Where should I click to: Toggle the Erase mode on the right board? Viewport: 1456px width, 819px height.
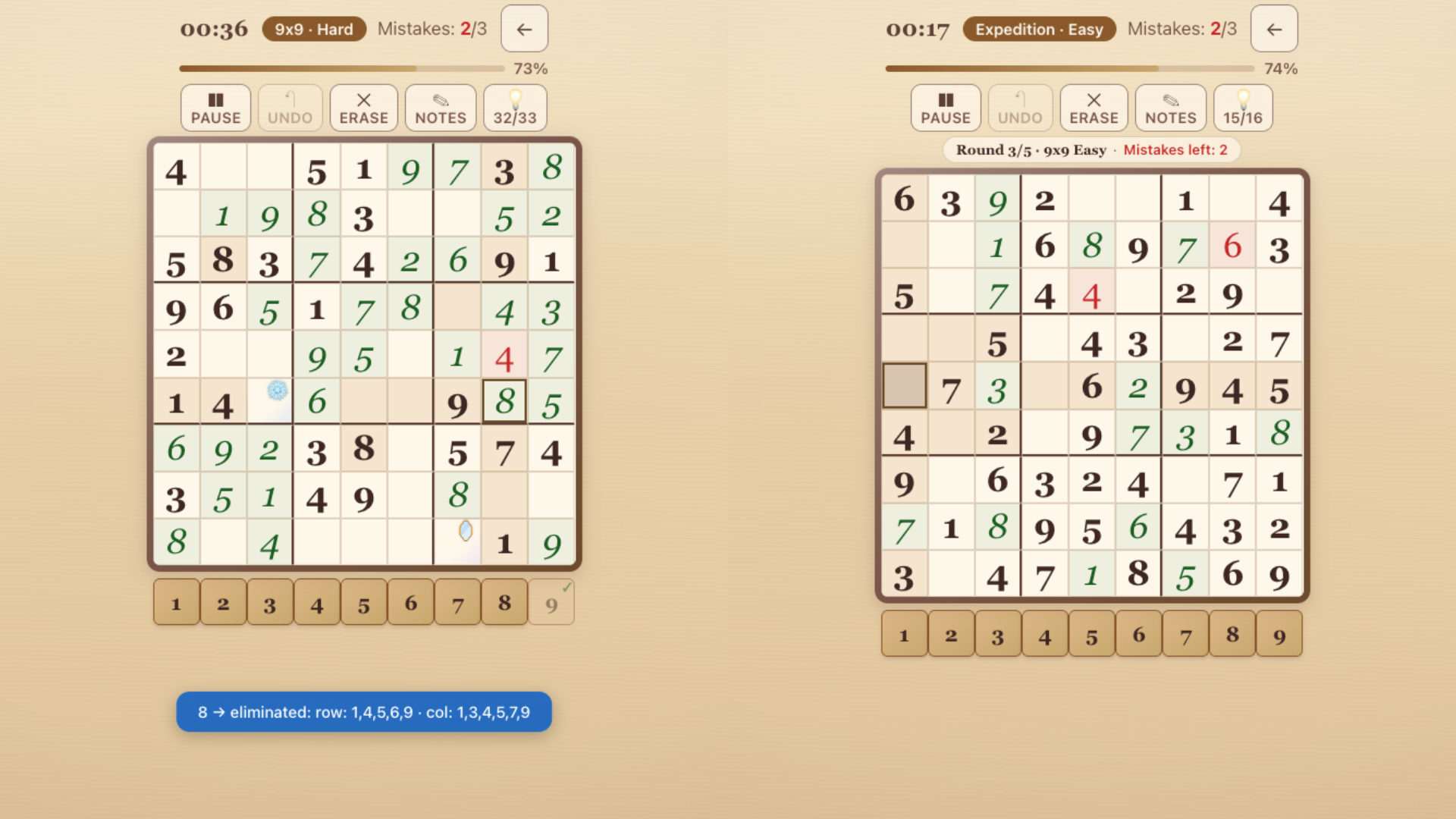tap(1094, 107)
